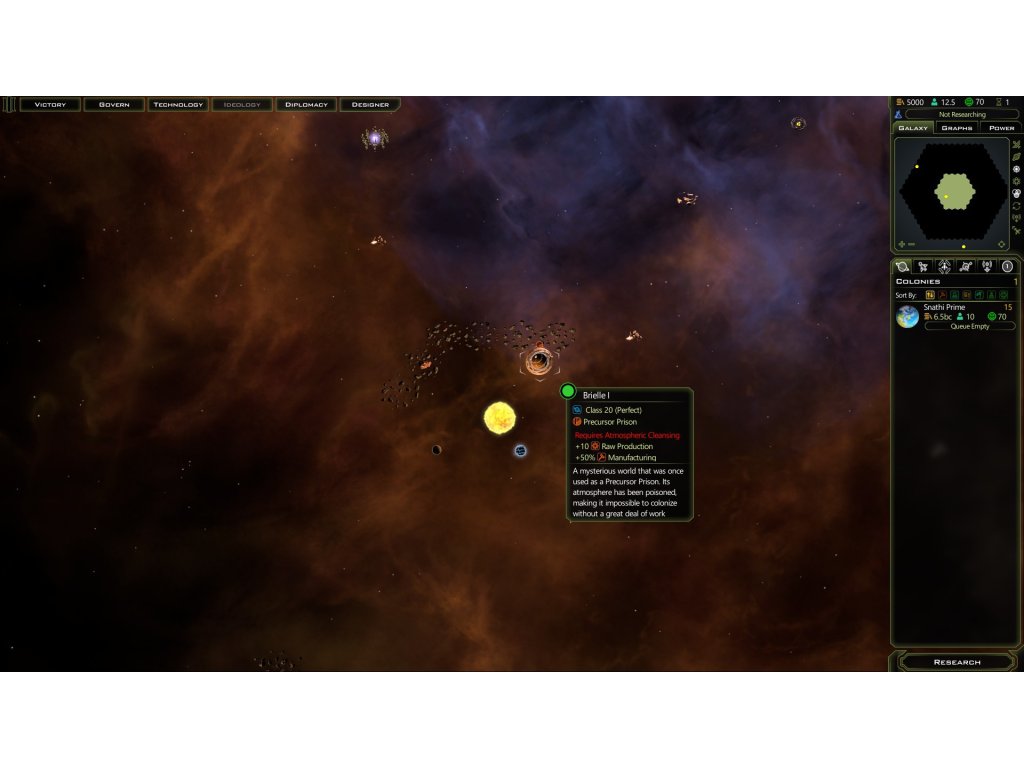This screenshot has width=1024, height=768.
Task: Zoom out the minimap with minus button
Action: (912, 244)
